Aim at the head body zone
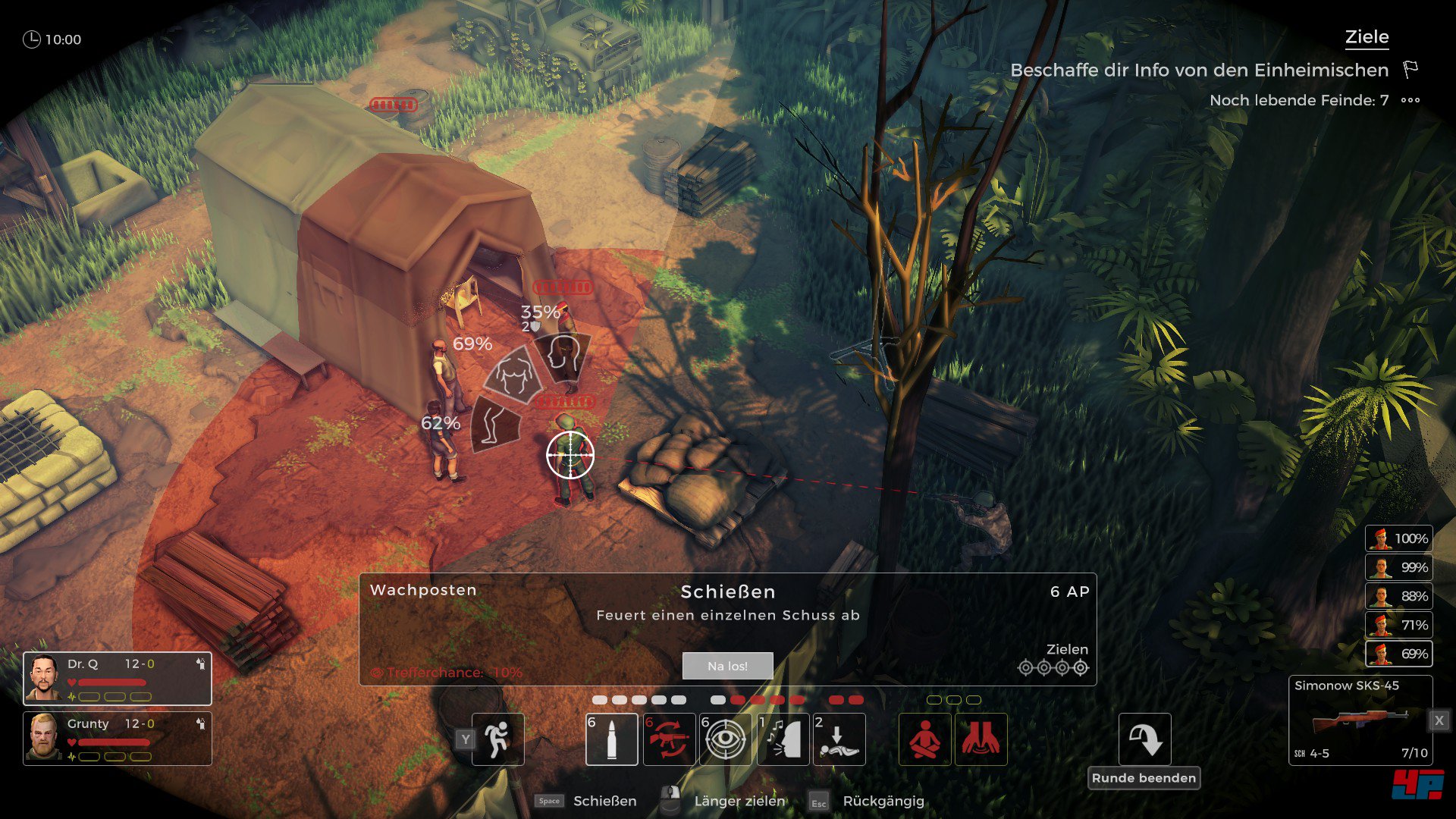 point(563,356)
